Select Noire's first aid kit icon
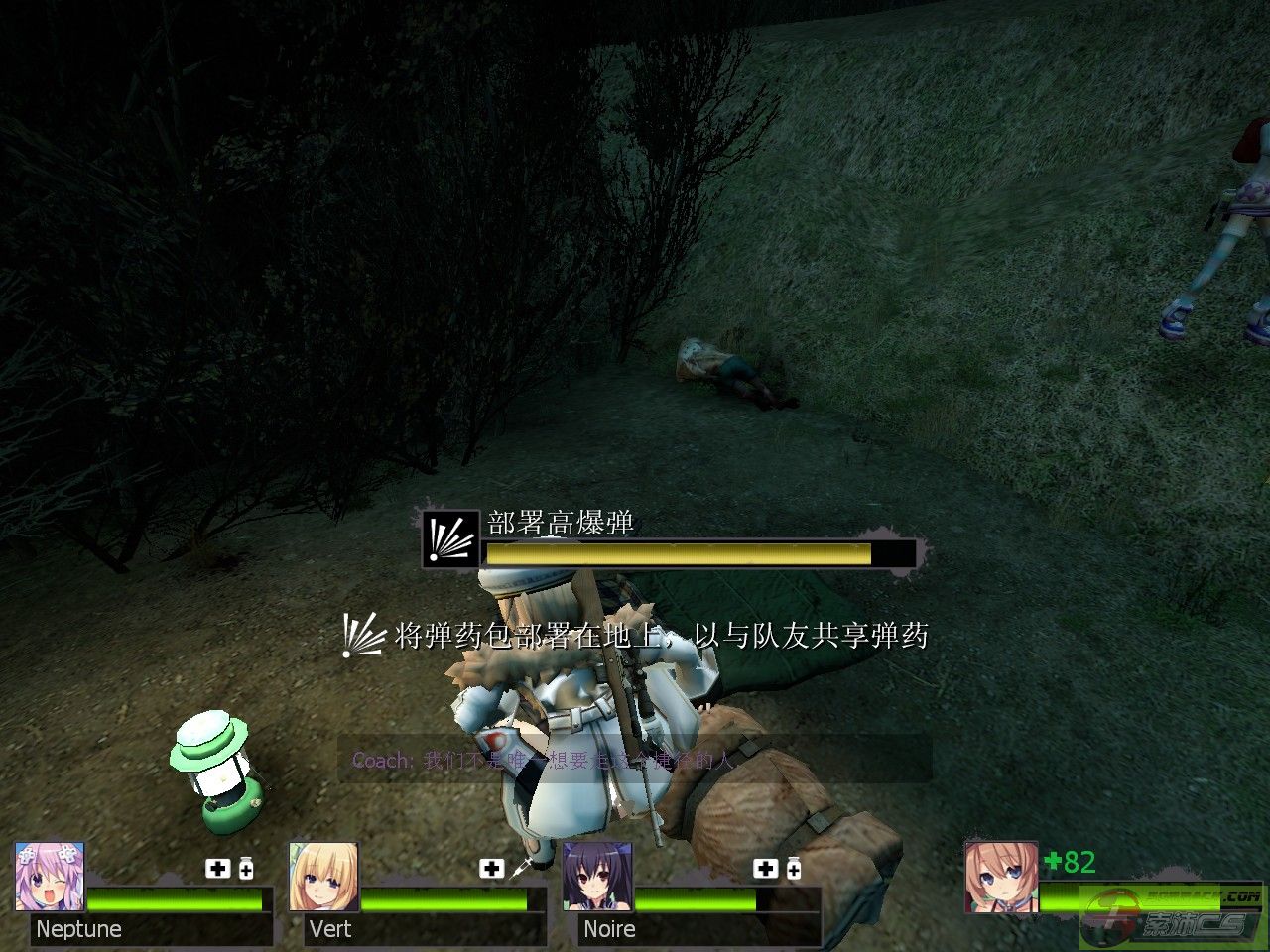This screenshot has height=952, width=1270. coord(765,869)
